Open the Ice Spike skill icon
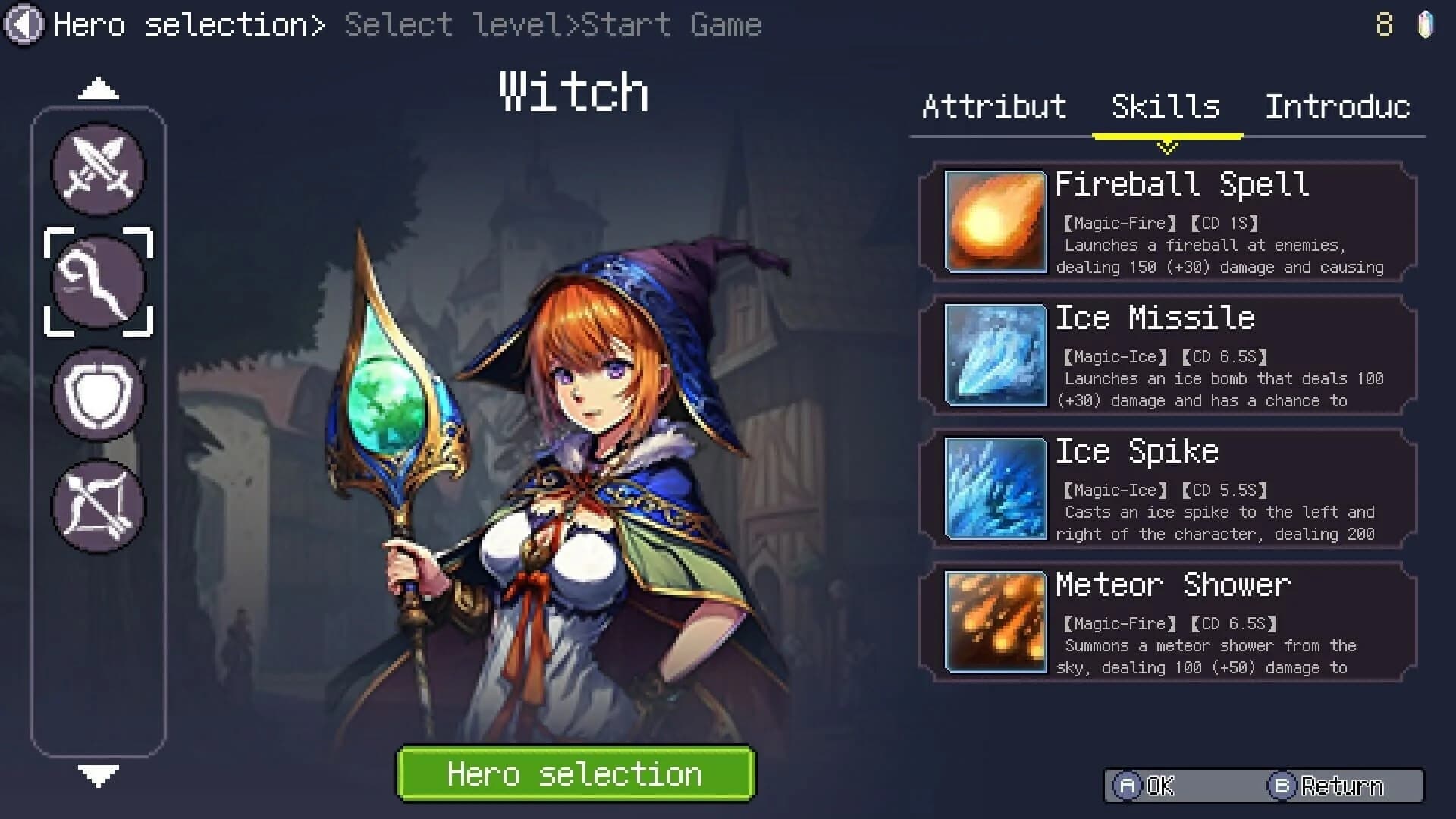Screen dimensions: 1456x819 pyautogui.click(x=994, y=487)
